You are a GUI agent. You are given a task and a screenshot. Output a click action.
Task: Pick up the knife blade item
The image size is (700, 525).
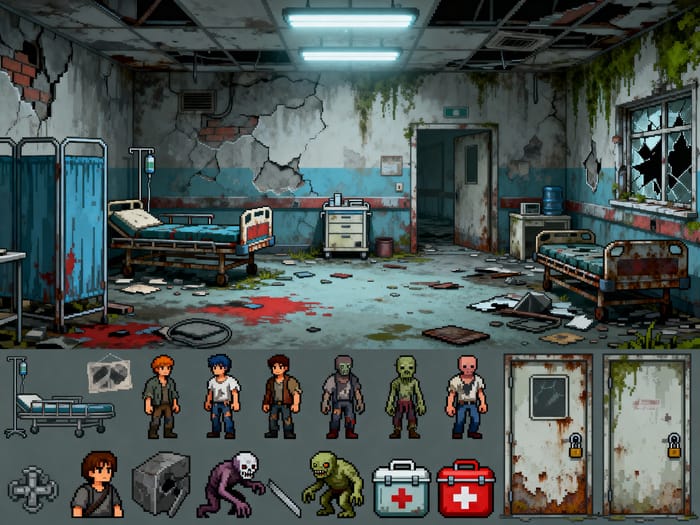click(284, 497)
